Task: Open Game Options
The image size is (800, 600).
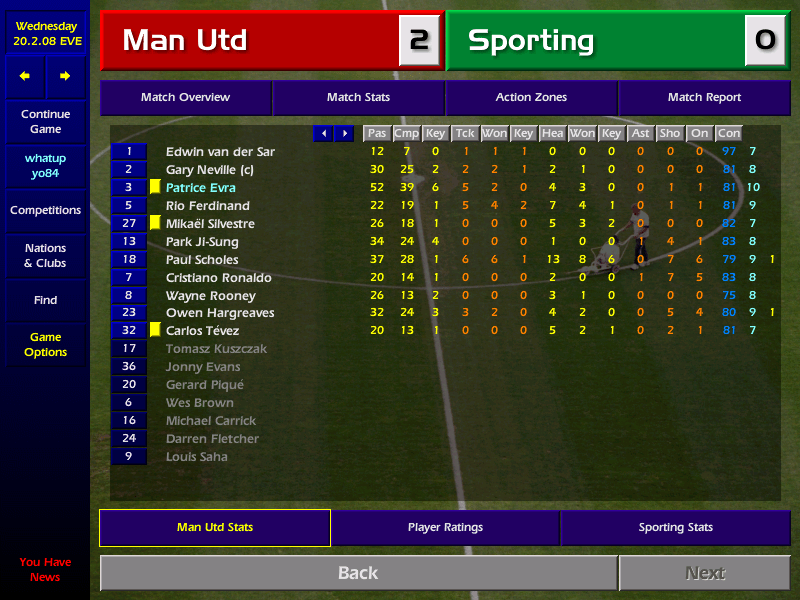Action: pos(45,345)
